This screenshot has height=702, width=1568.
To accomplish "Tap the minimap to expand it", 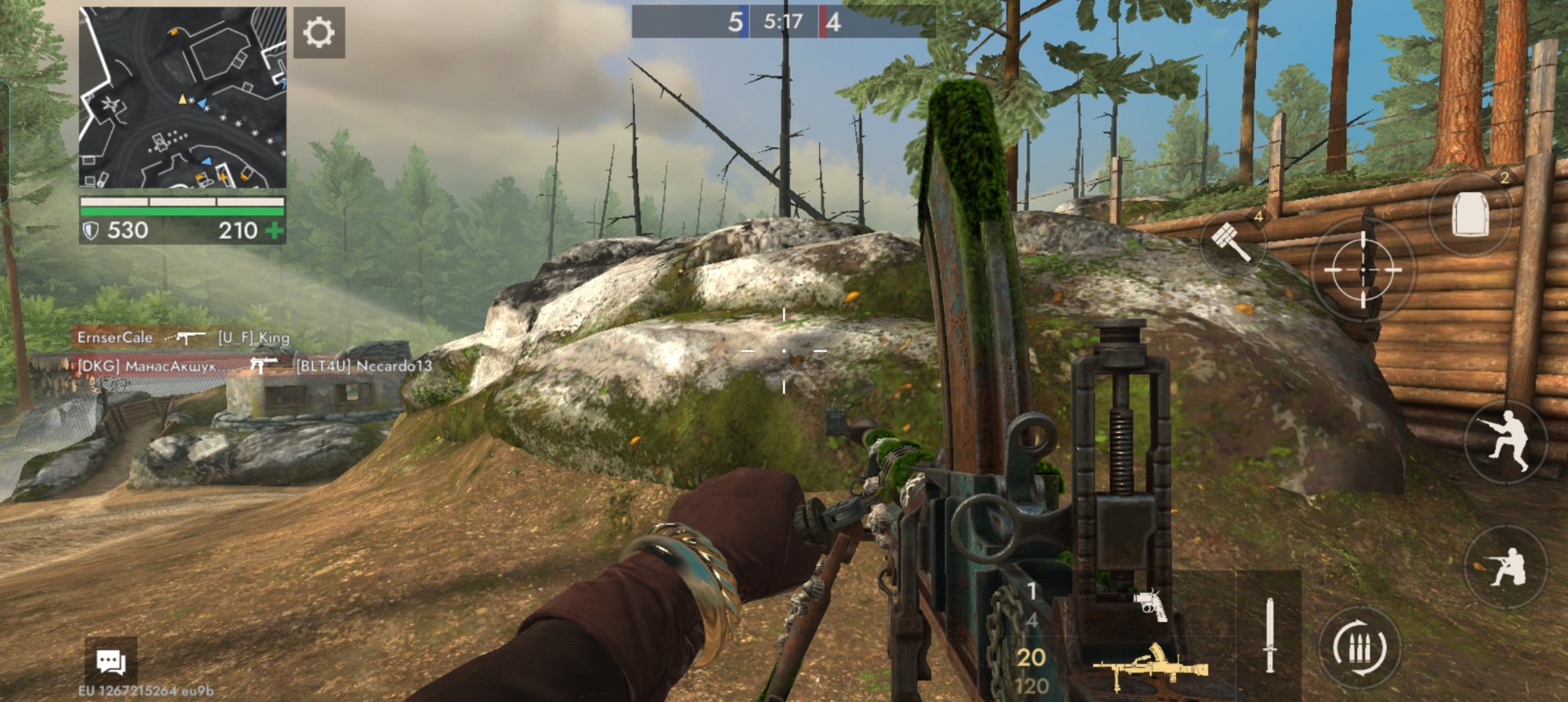I will (x=183, y=98).
